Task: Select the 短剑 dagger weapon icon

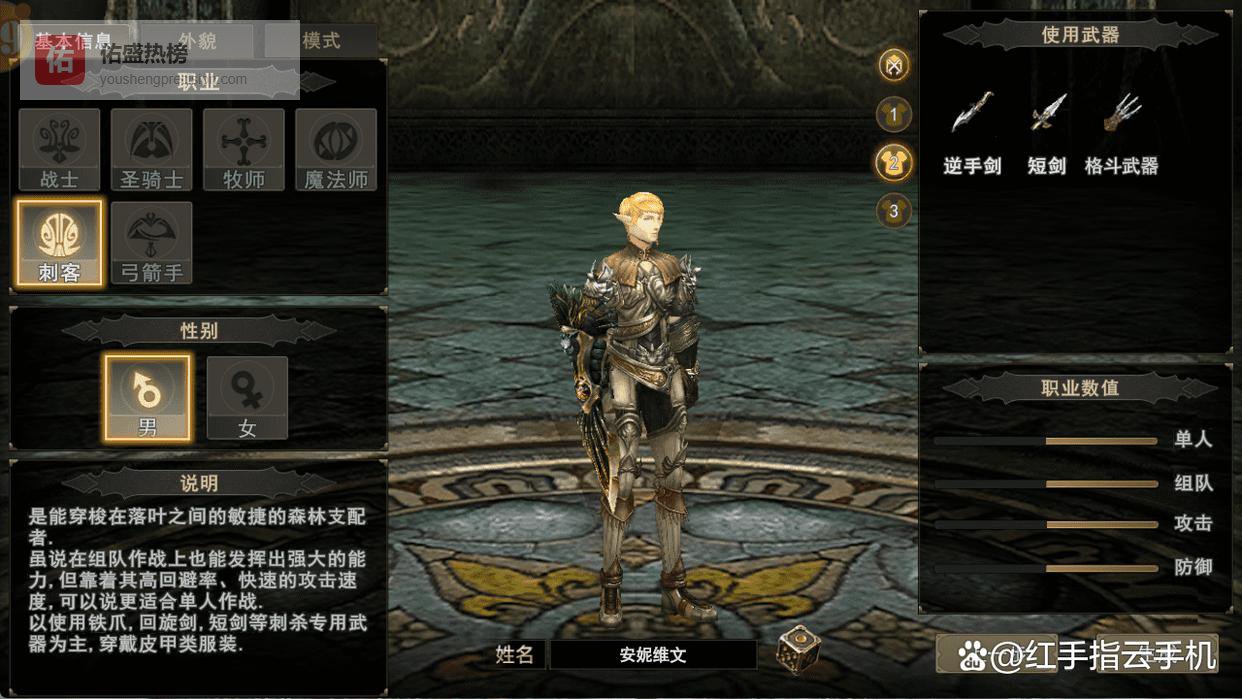Action: [1047, 113]
